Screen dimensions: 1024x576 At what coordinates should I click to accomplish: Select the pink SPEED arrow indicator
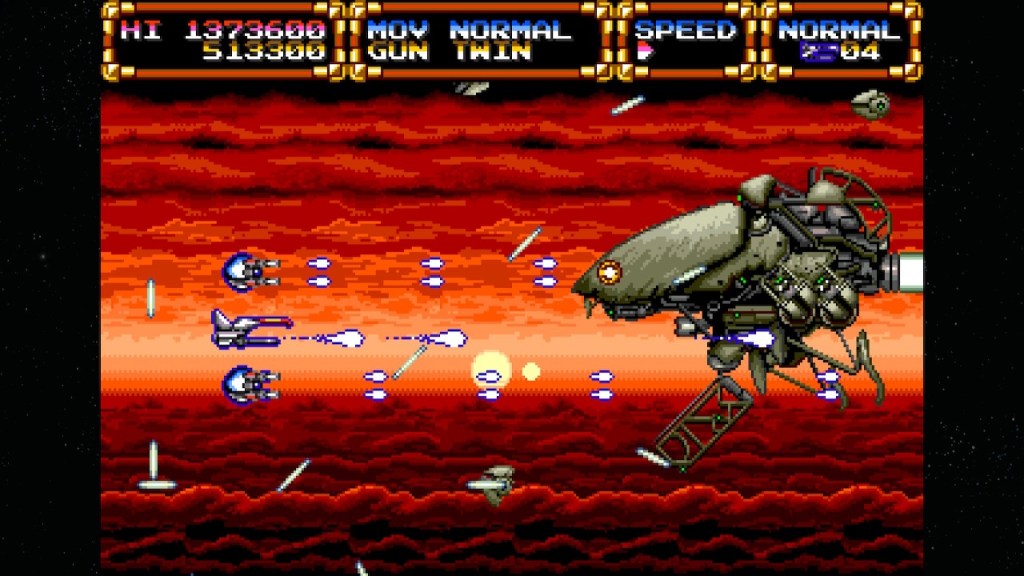[644, 53]
